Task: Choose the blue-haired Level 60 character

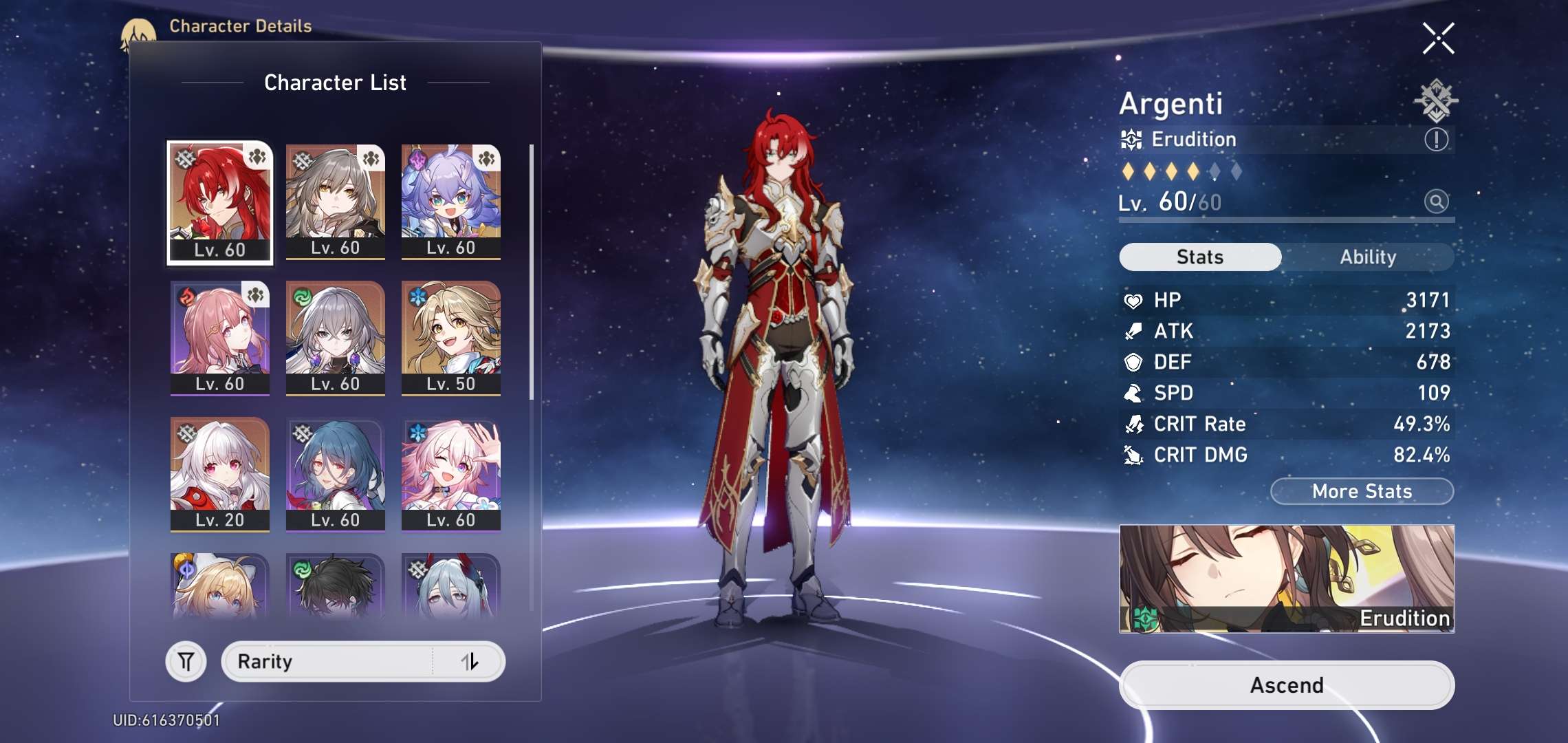Action: (335, 473)
